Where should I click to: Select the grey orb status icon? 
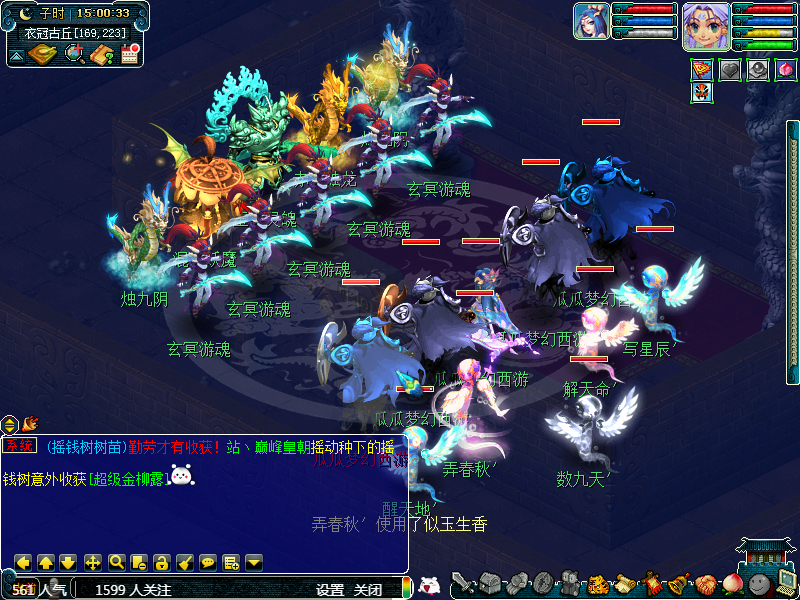tap(757, 70)
